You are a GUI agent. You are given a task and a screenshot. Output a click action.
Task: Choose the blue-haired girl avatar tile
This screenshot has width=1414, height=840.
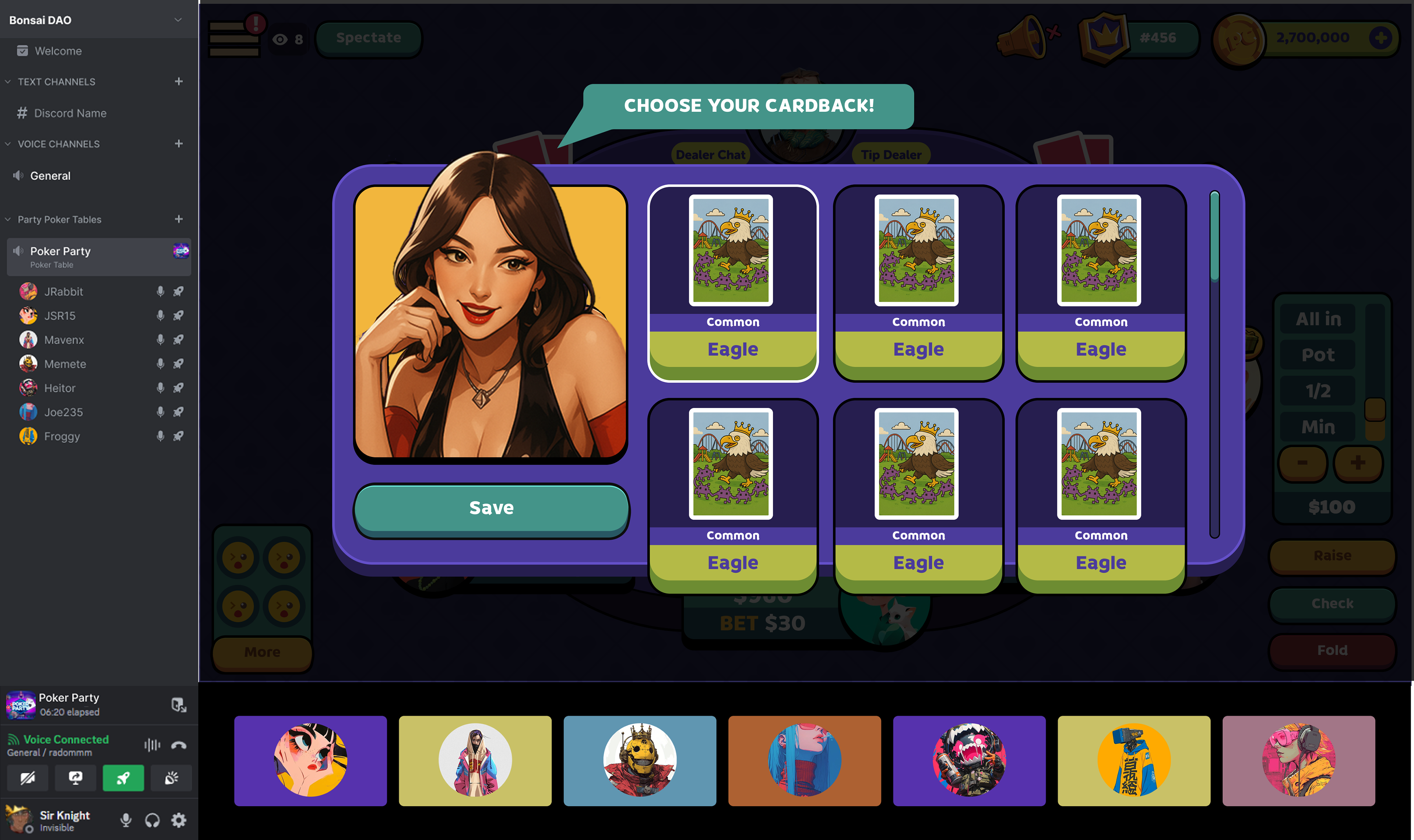(x=804, y=760)
